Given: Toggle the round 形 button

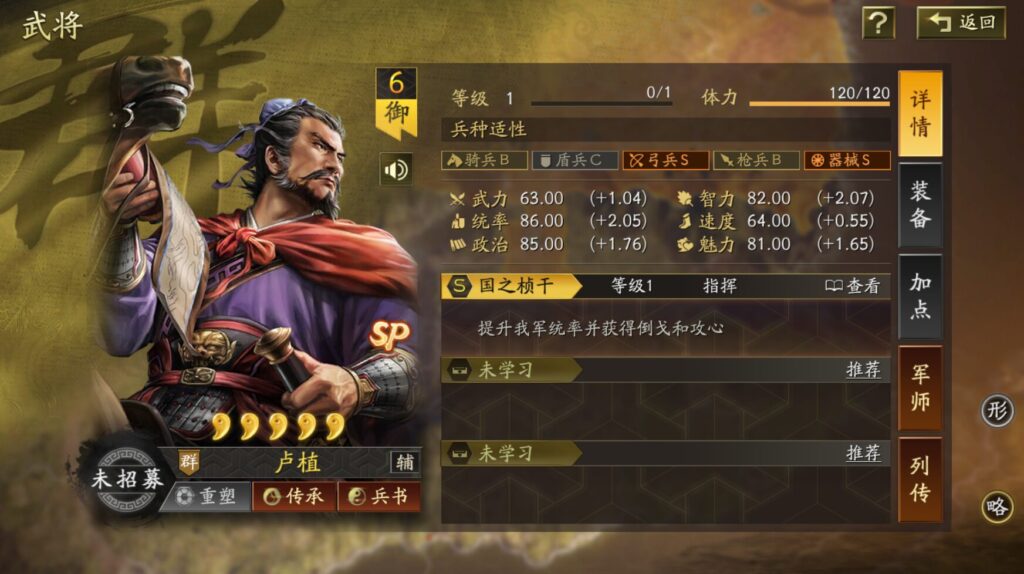Looking at the screenshot, I should (997, 410).
